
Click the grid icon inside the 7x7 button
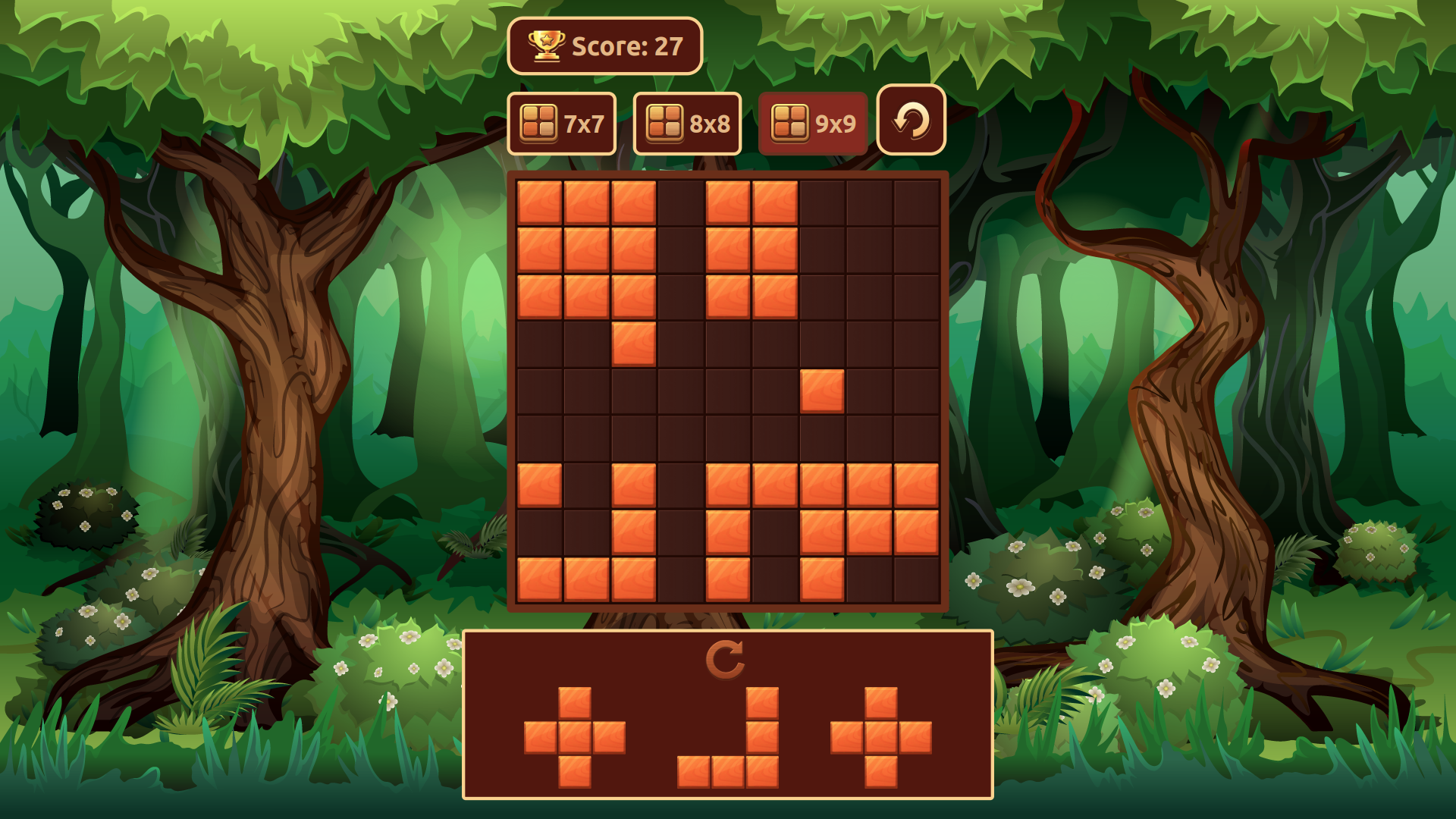tap(539, 121)
